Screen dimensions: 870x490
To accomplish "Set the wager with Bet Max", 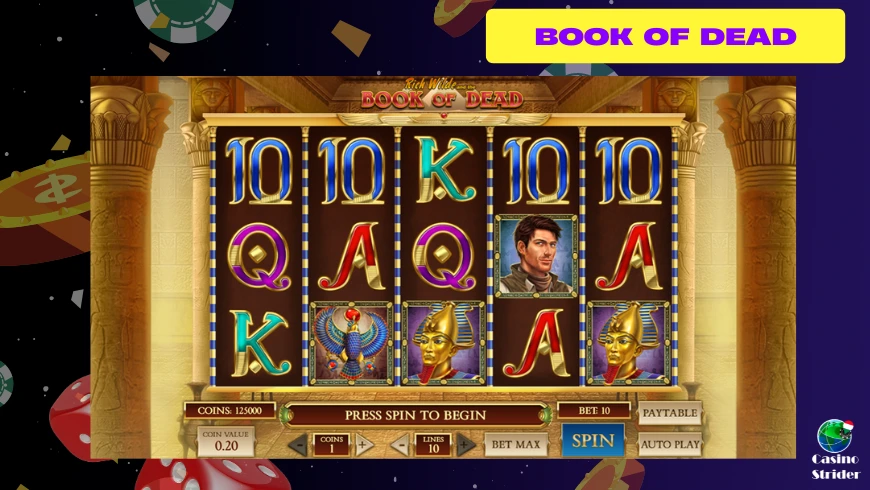I will (516, 443).
